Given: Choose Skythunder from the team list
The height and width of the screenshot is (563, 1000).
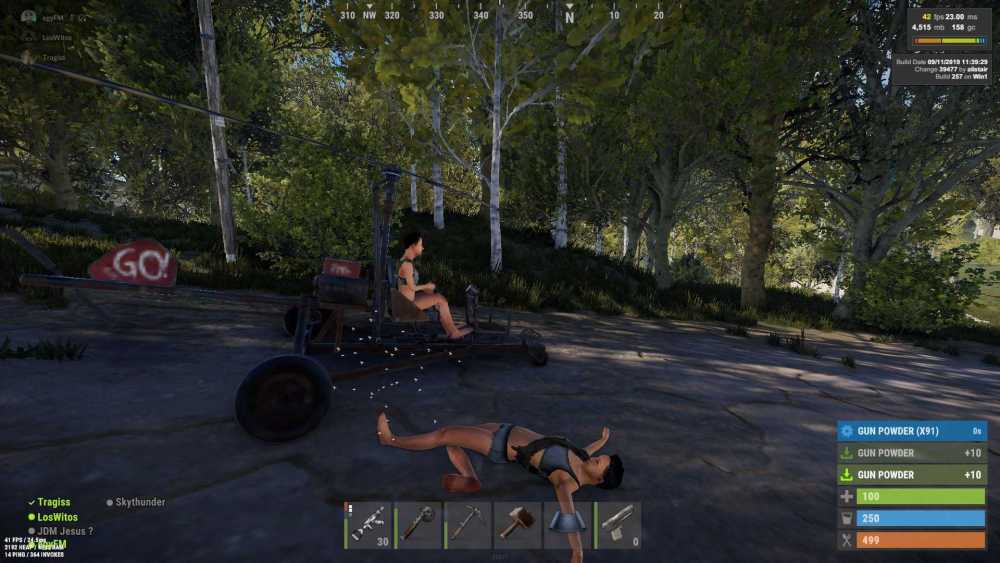Looking at the screenshot, I should tap(139, 502).
